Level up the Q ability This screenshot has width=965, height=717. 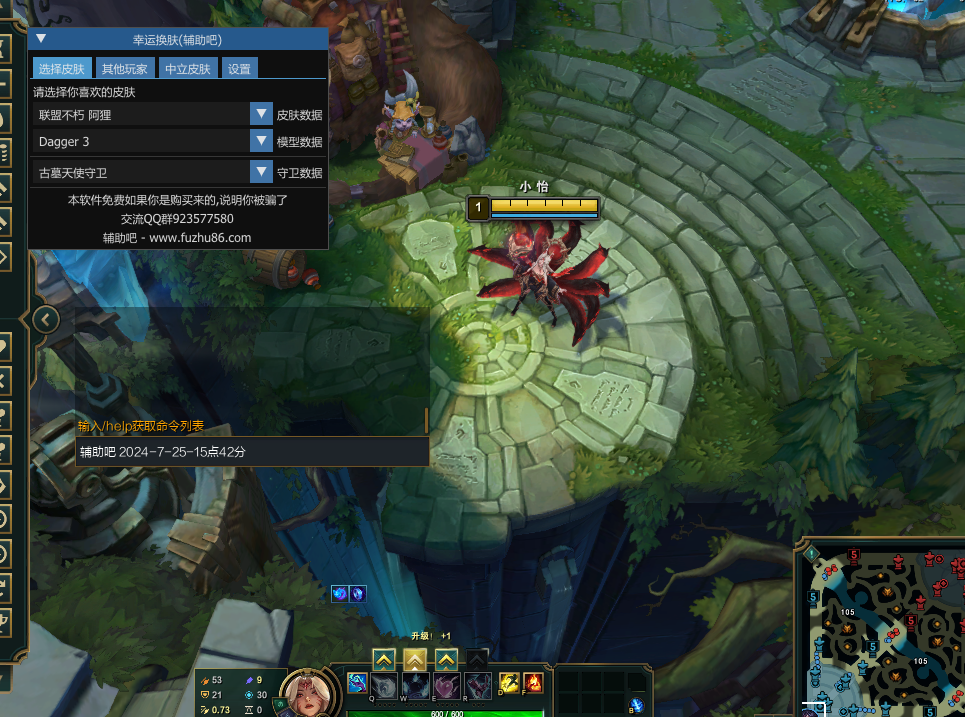384,659
